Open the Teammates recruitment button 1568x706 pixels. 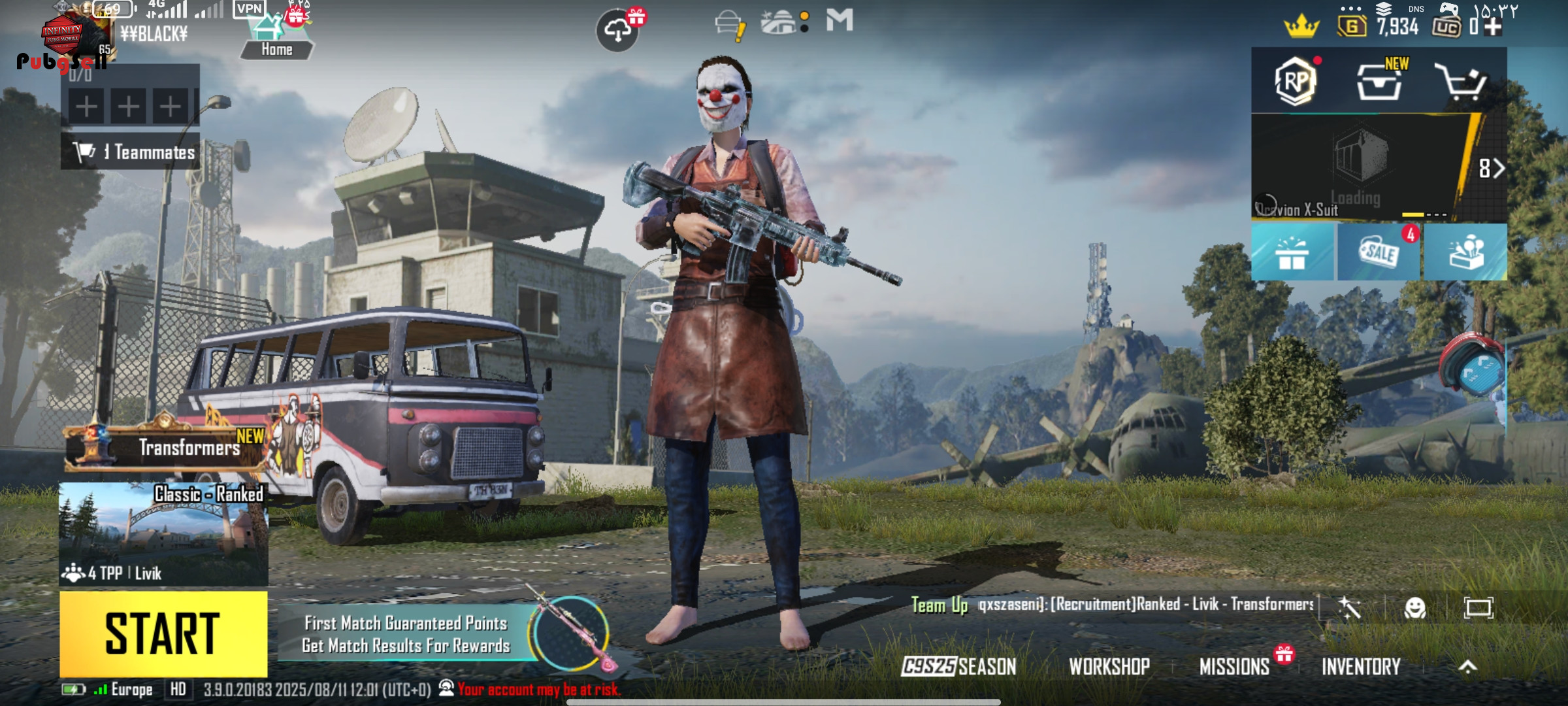click(x=131, y=152)
